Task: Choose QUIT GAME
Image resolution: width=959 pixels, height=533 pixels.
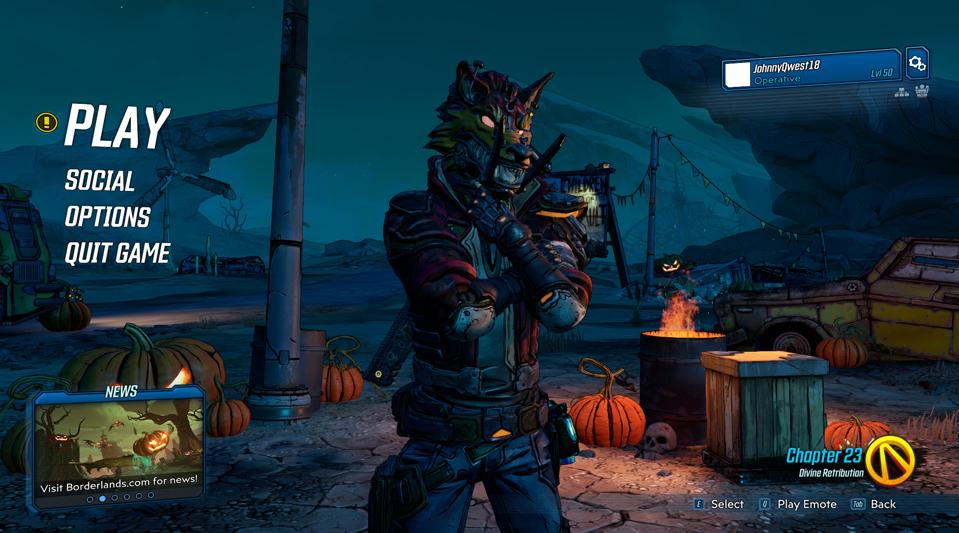Action: 117,253
